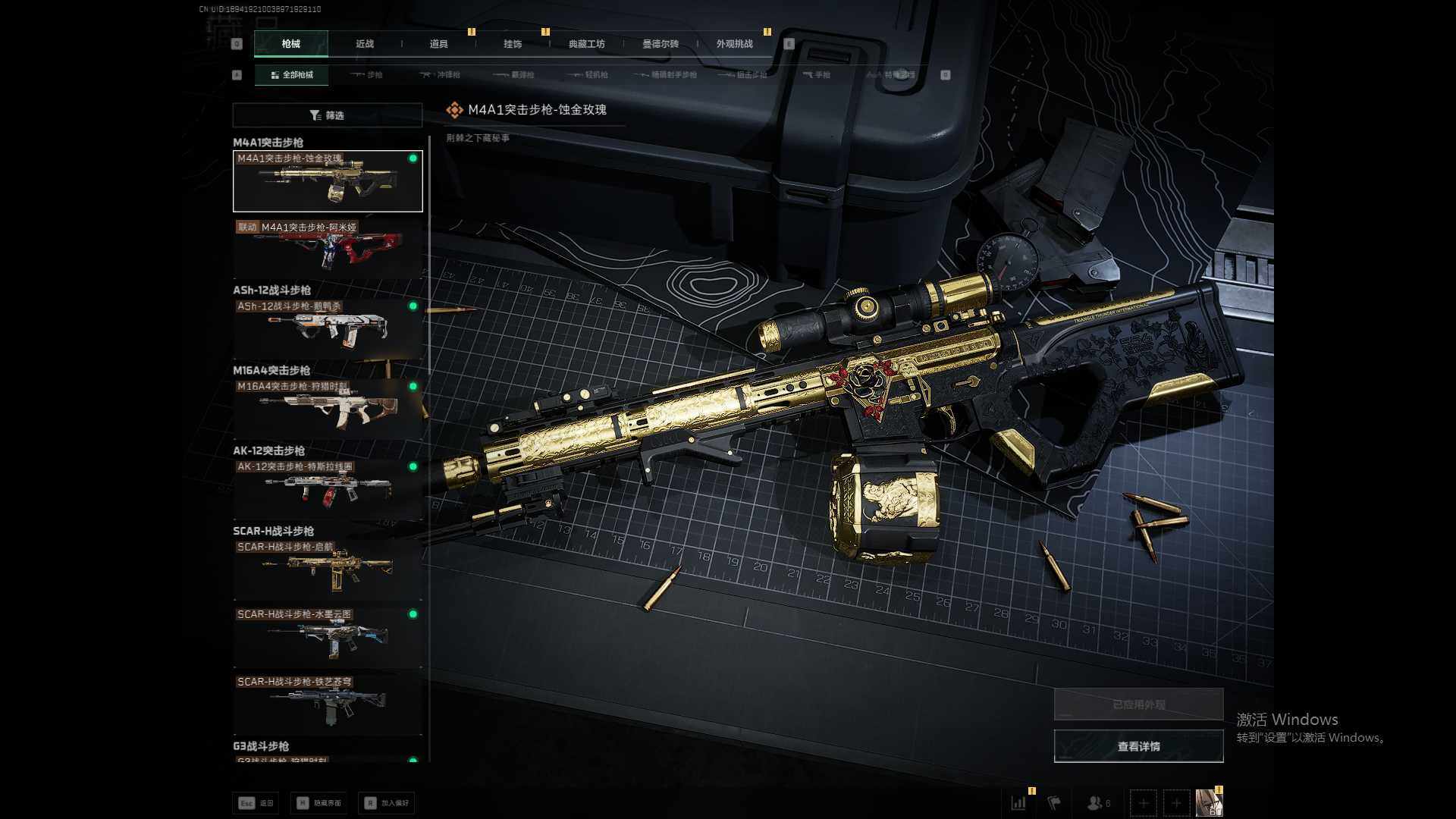Choose the SCAR-H 启航 skin
This screenshot has width=1456, height=819.
coord(328,570)
